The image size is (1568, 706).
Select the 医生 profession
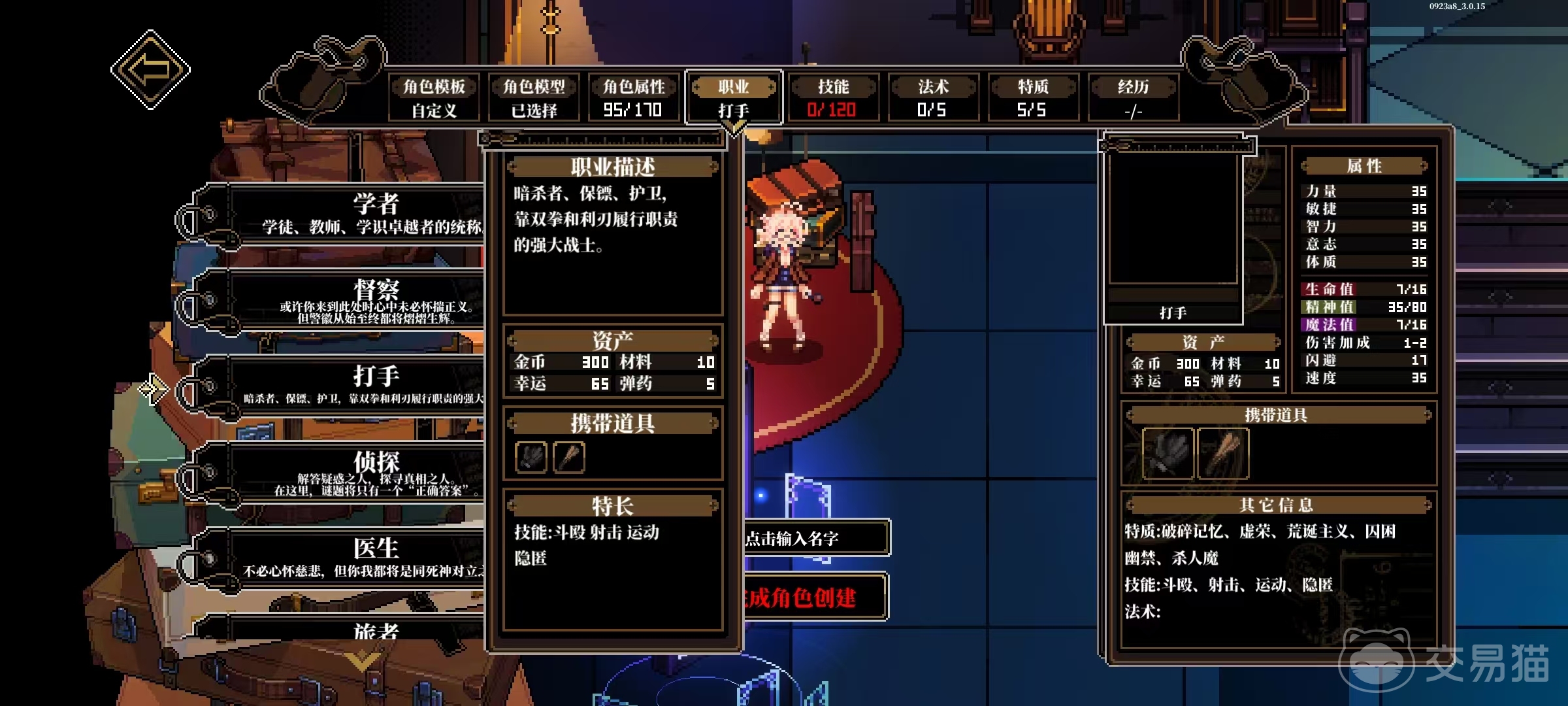click(x=366, y=558)
